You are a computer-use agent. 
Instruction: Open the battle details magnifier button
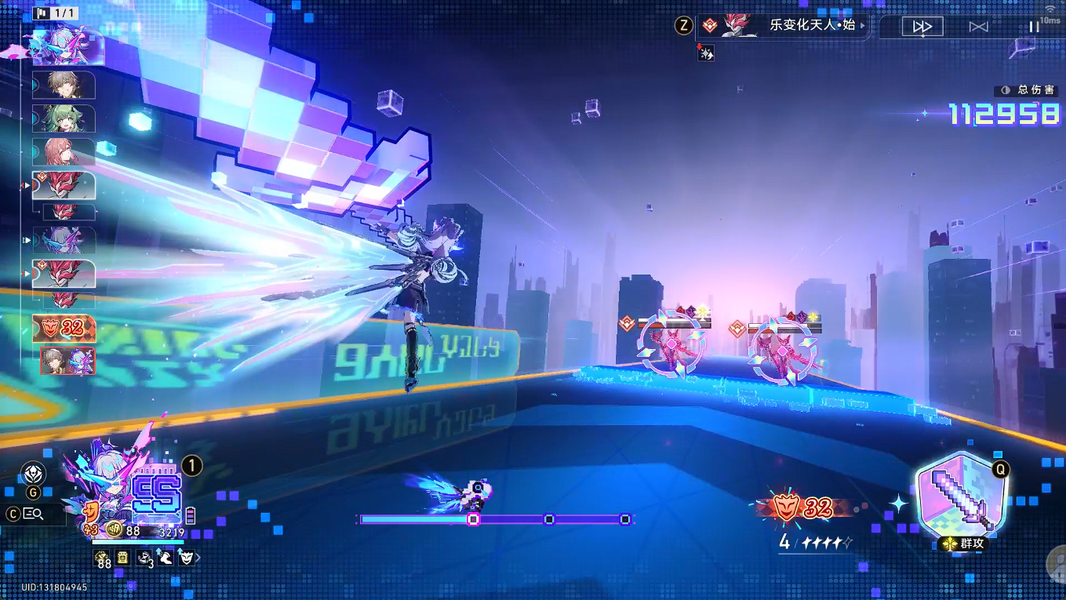(x=33, y=514)
